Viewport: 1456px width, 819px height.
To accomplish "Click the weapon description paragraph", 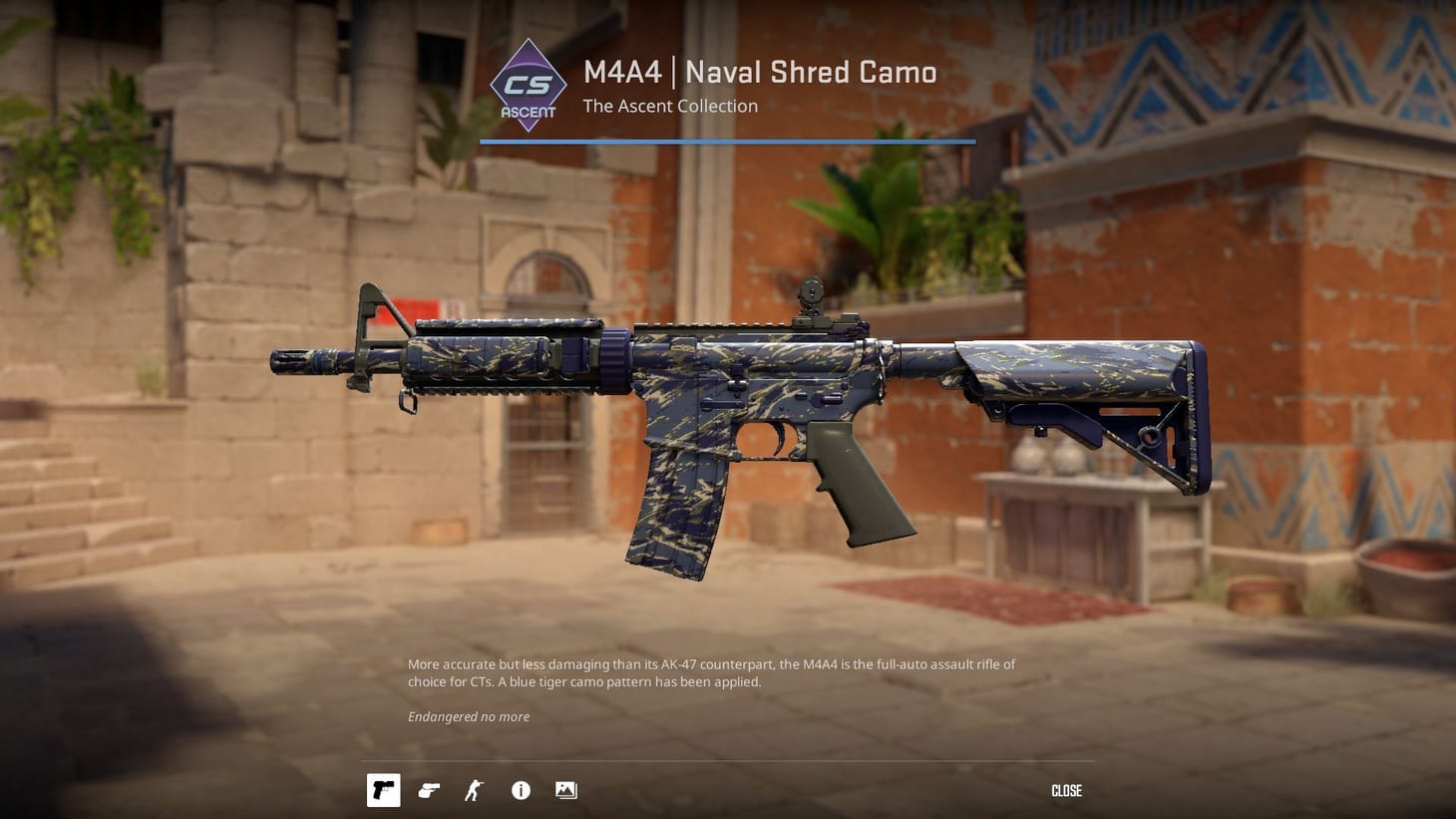I will coord(710,672).
